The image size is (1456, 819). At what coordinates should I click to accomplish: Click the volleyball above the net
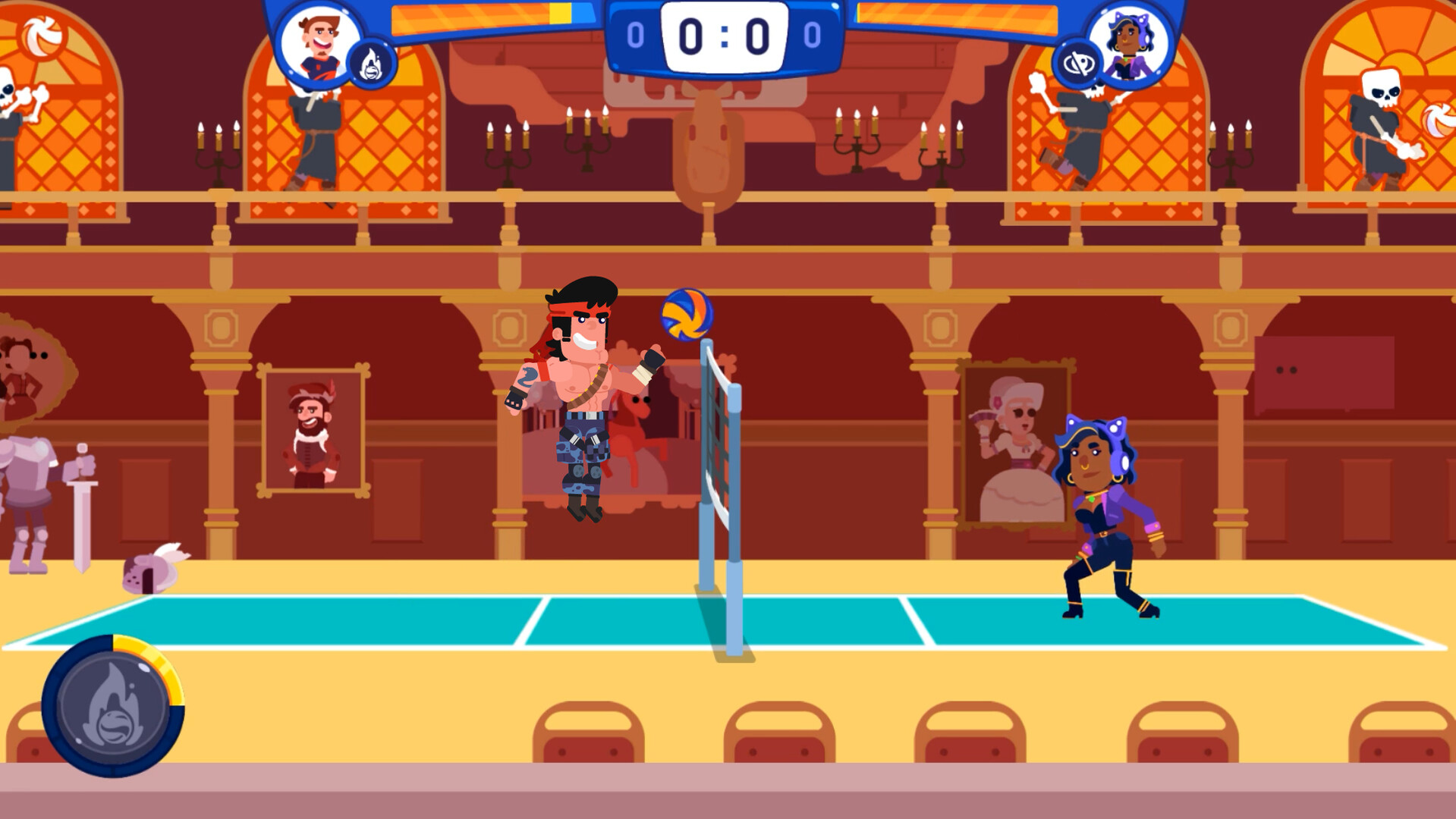click(x=687, y=314)
